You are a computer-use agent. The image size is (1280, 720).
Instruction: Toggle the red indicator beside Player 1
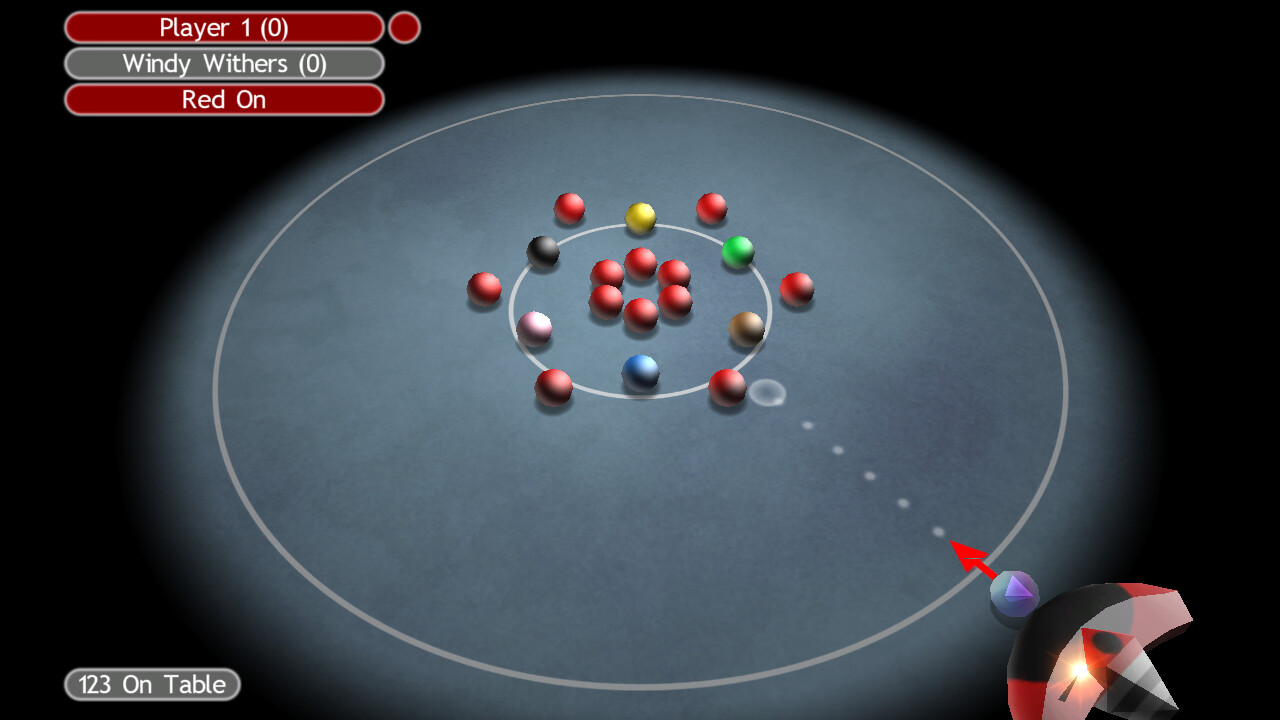(404, 27)
